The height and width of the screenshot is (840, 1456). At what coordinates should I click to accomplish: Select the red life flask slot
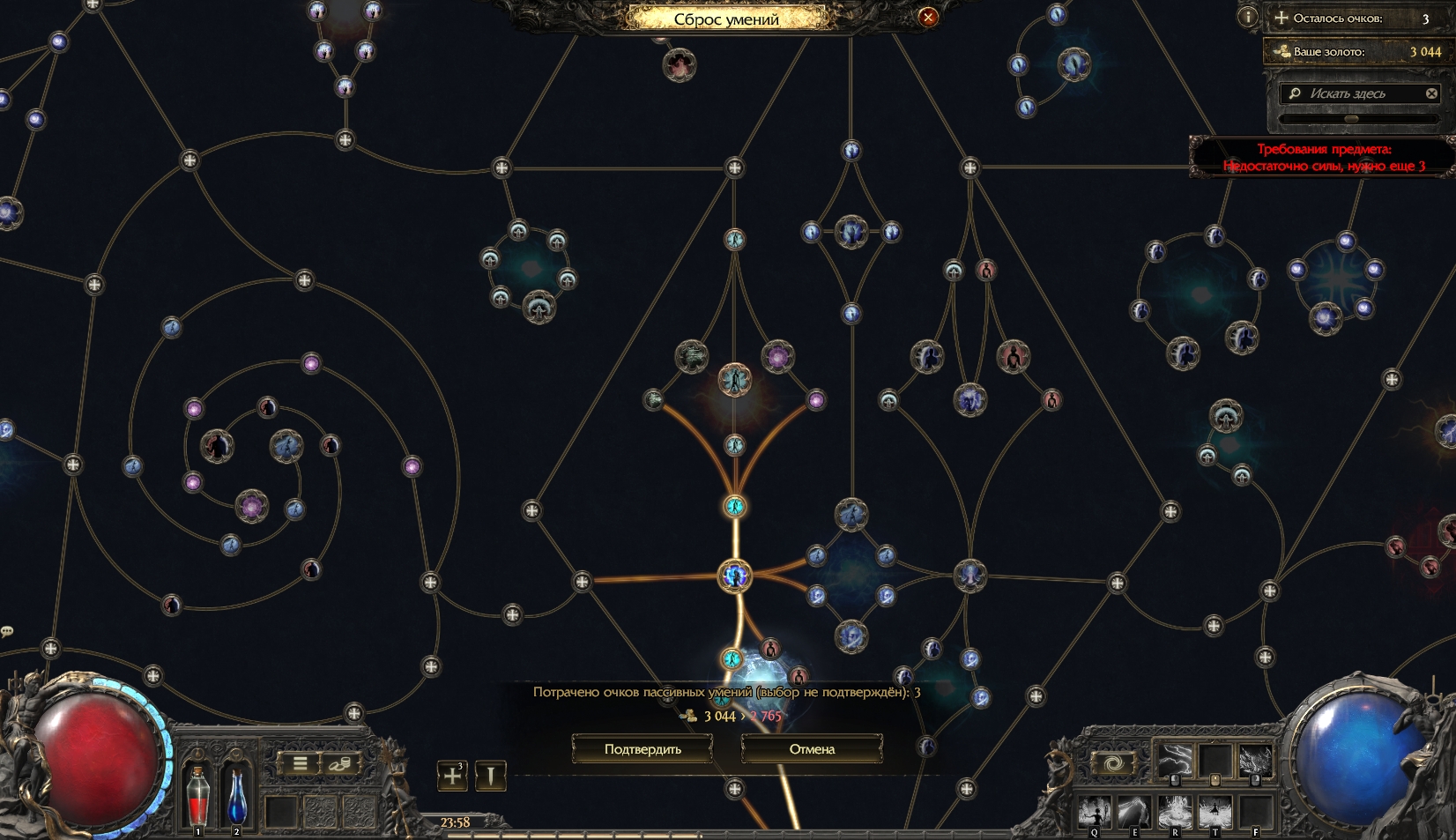click(199, 795)
